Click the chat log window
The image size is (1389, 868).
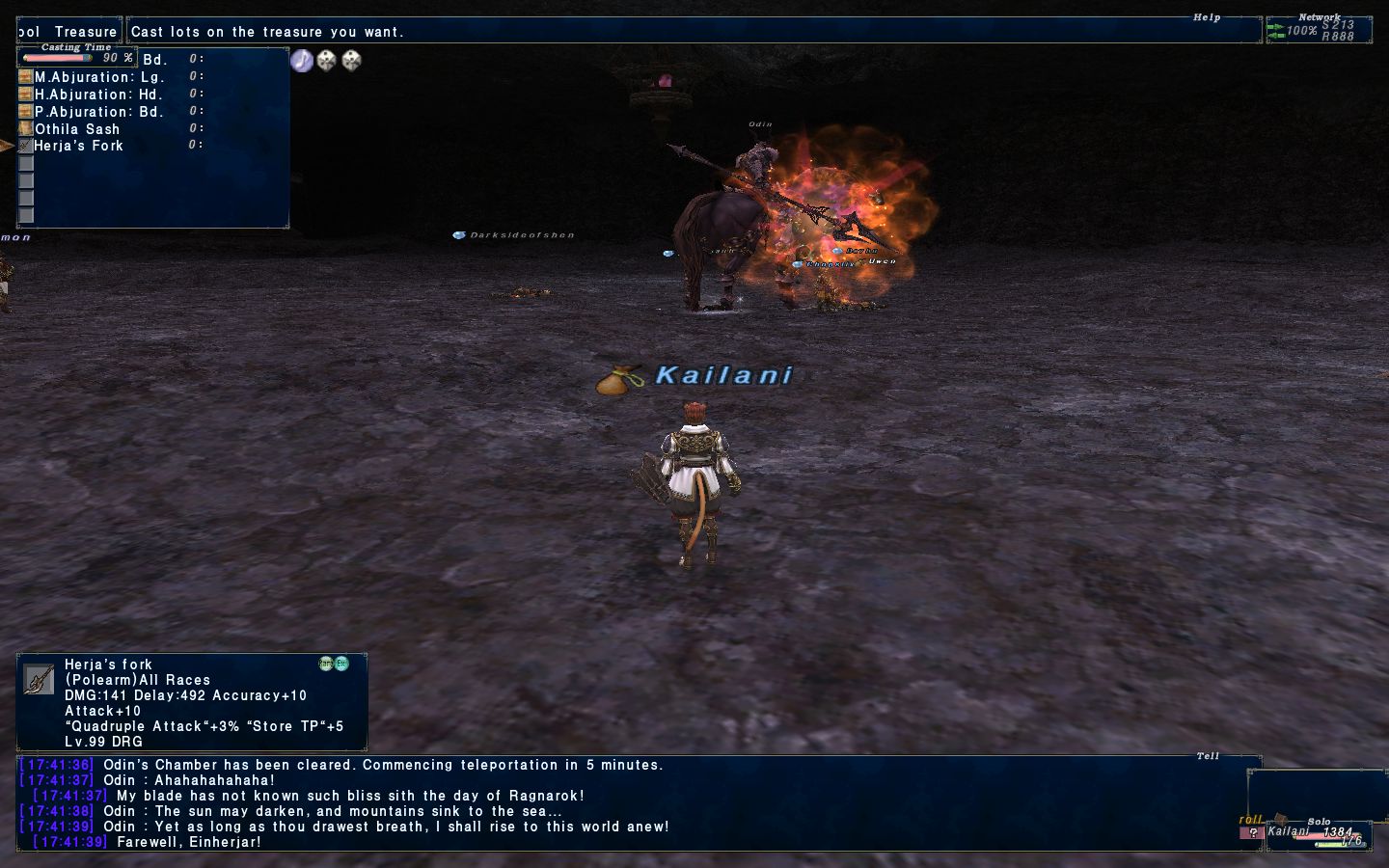637,802
